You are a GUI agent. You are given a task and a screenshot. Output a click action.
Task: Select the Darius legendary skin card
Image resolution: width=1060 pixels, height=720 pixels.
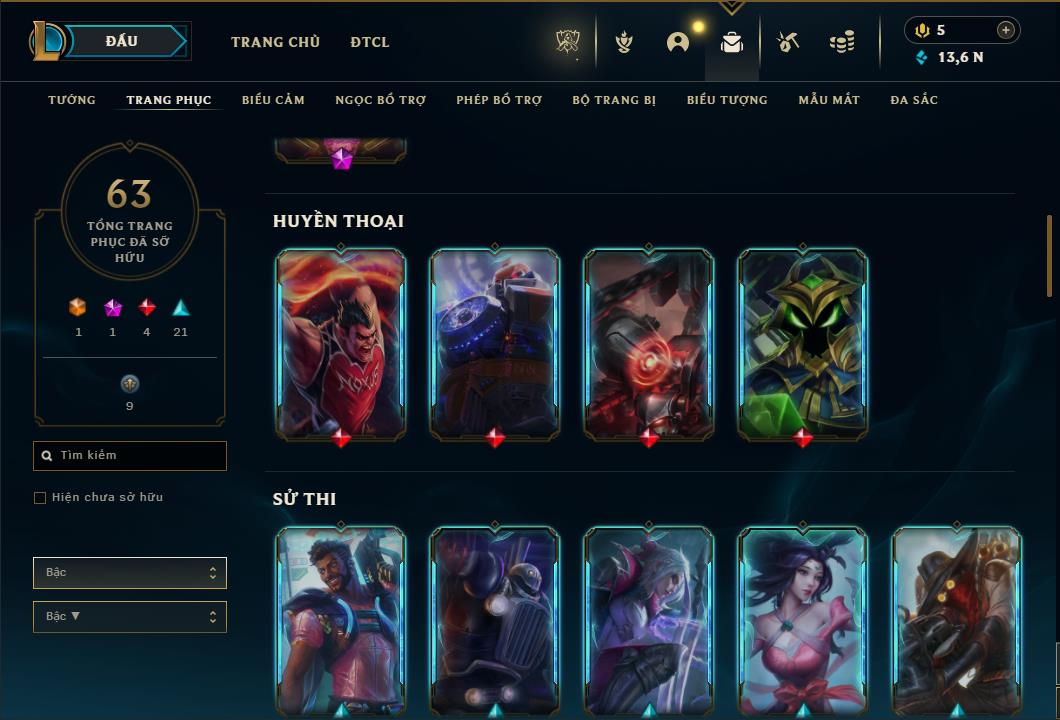point(341,343)
